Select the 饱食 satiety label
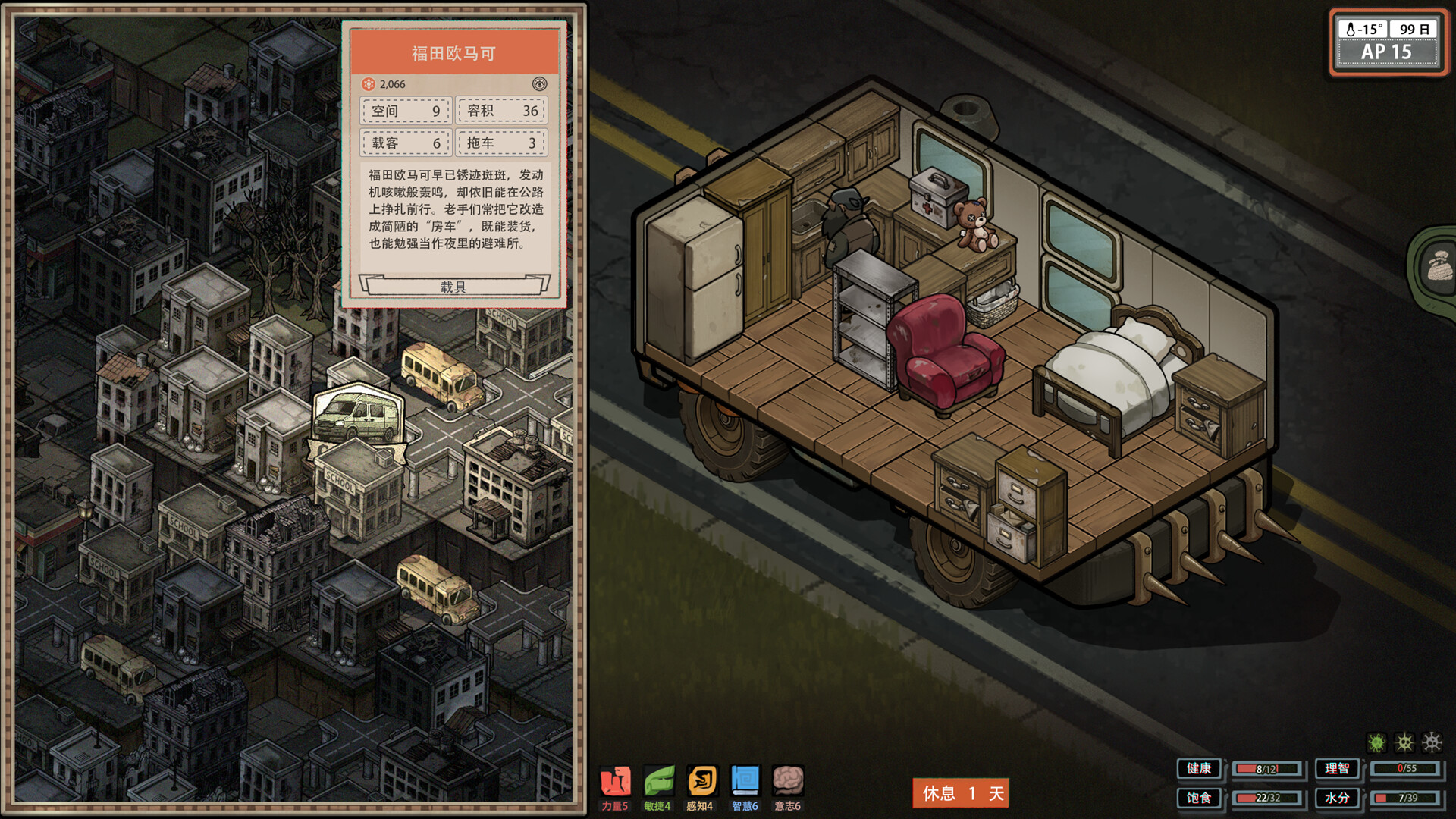Viewport: 1456px width, 819px height. pyautogui.click(x=1199, y=798)
